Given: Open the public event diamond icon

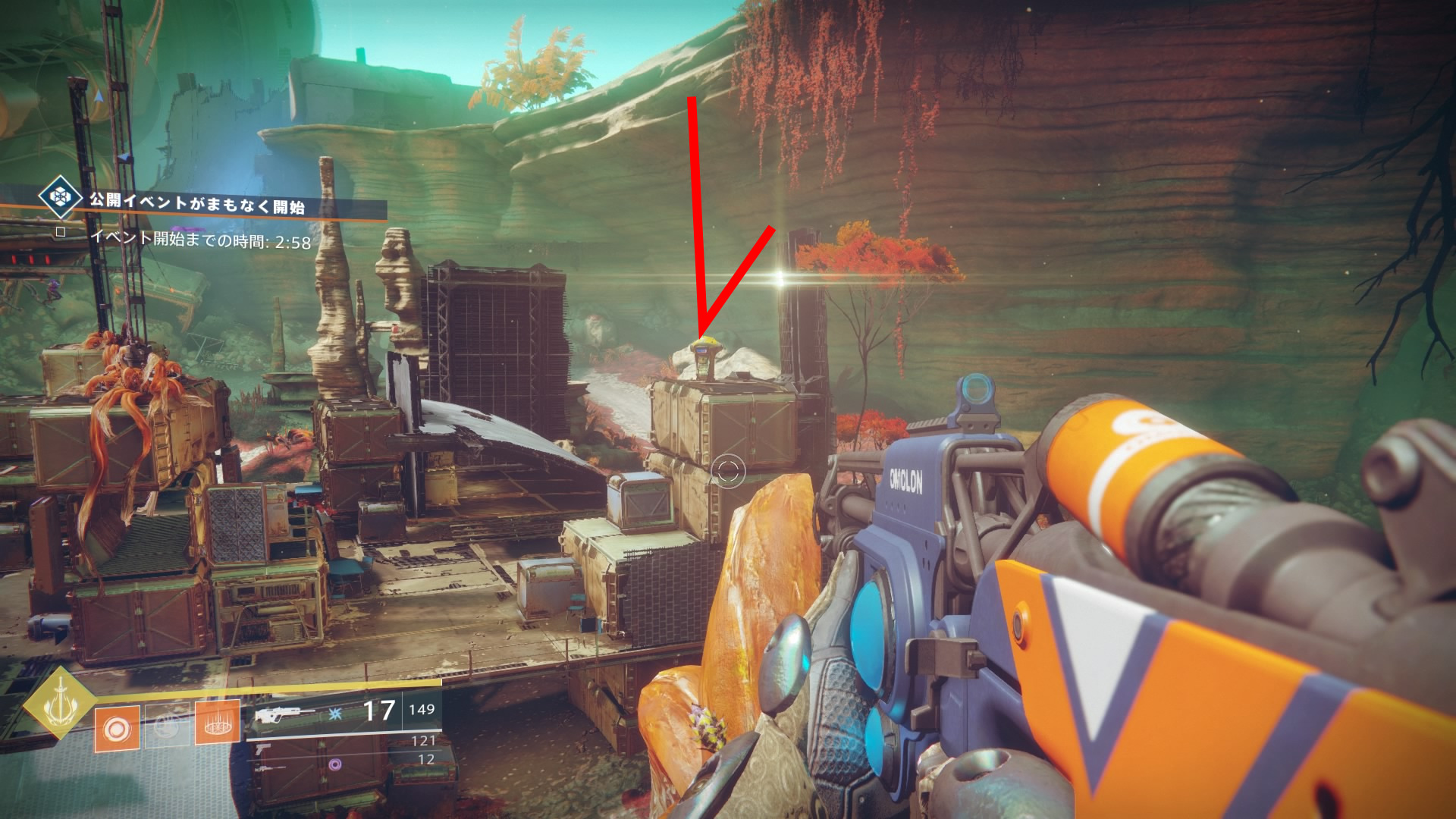Looking at the screenshot, I should 60,196.
